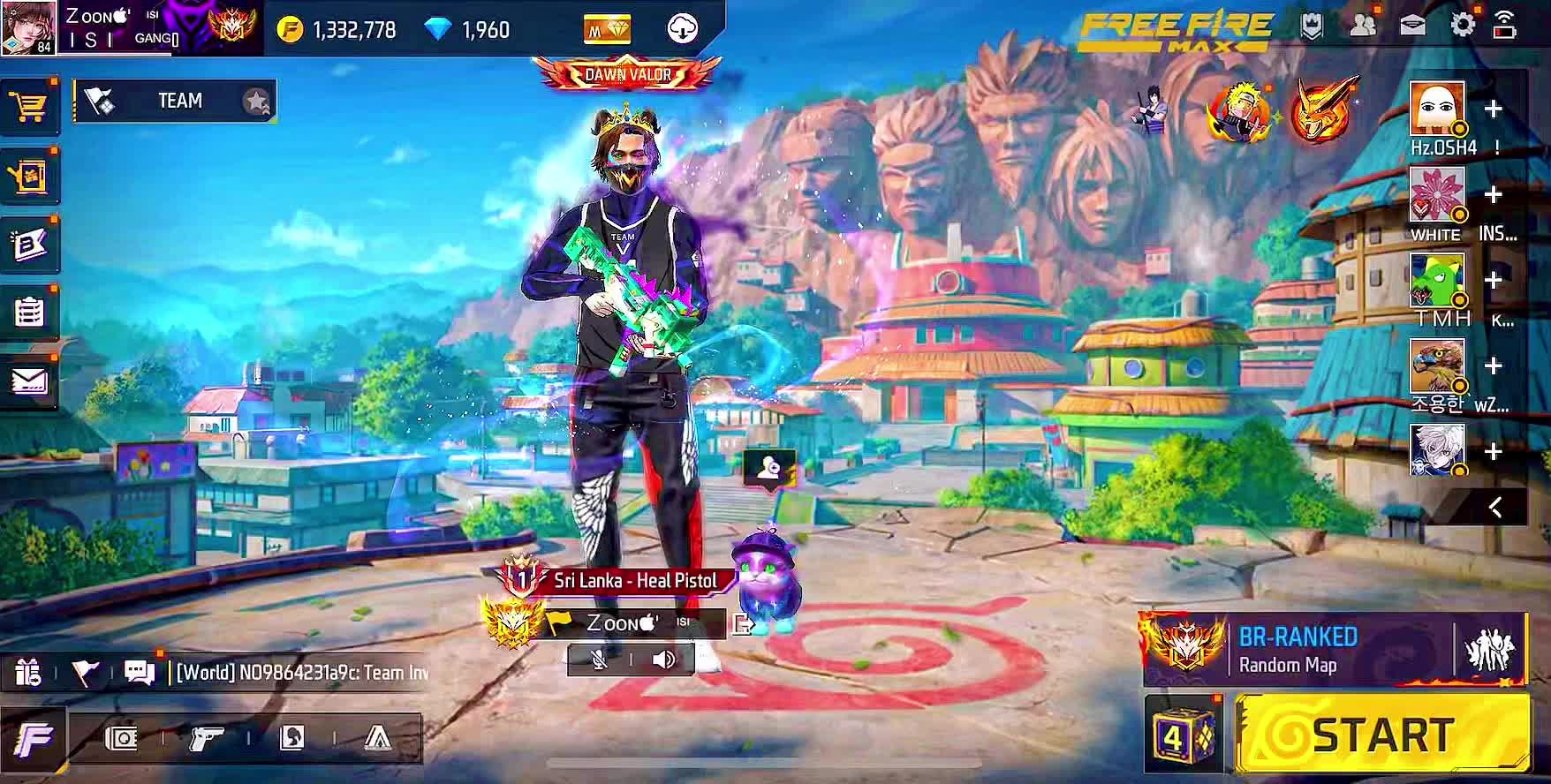This screenshot has width=1551, height=784.
Task: Open the TEAM panel button
Action: pyautogui.click(x=175, y=102)
